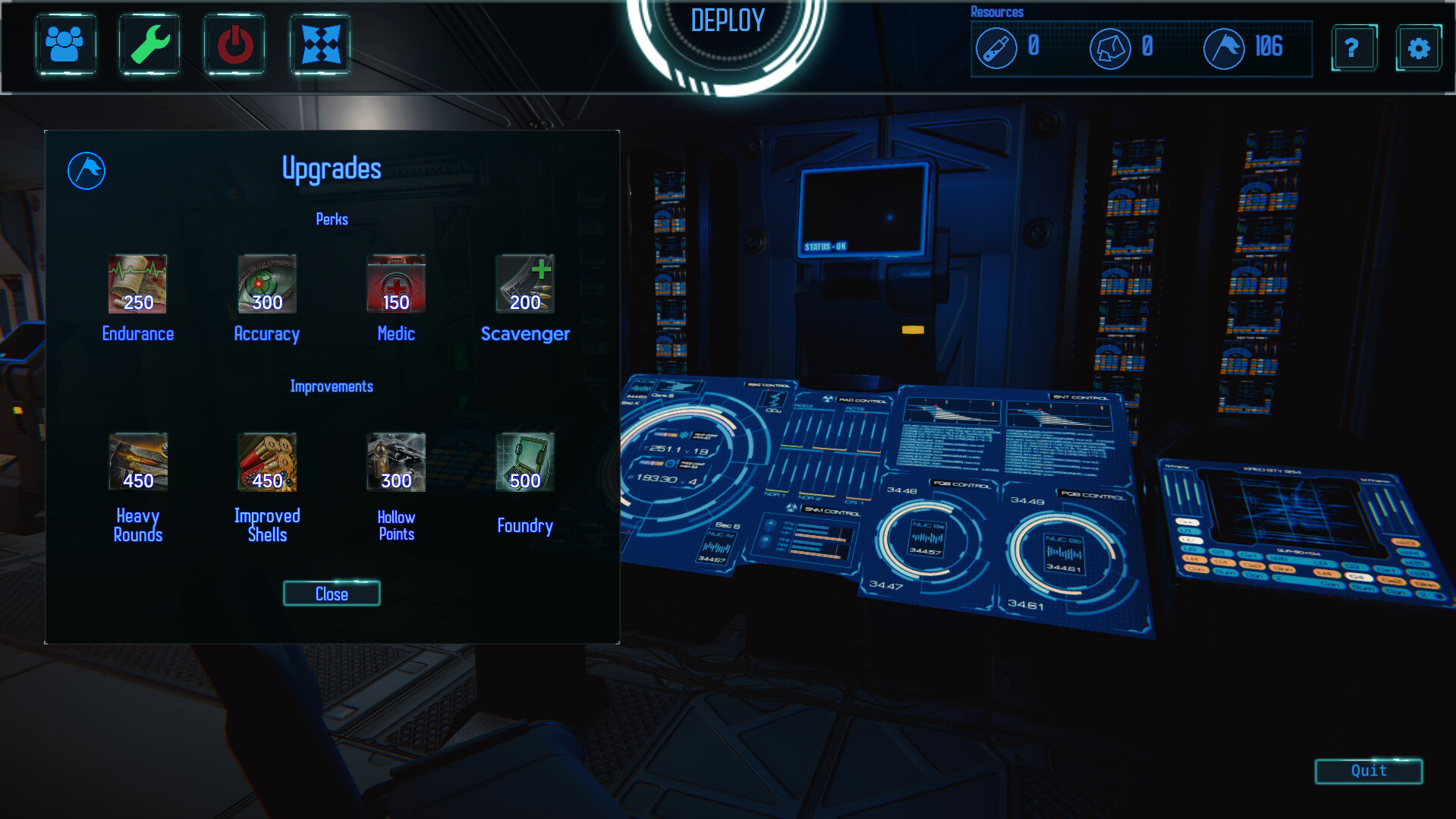Click the leftmost resource icon in Resources bar
The height and width of the screenshot is (819, 1456).
tap(997, 48)
